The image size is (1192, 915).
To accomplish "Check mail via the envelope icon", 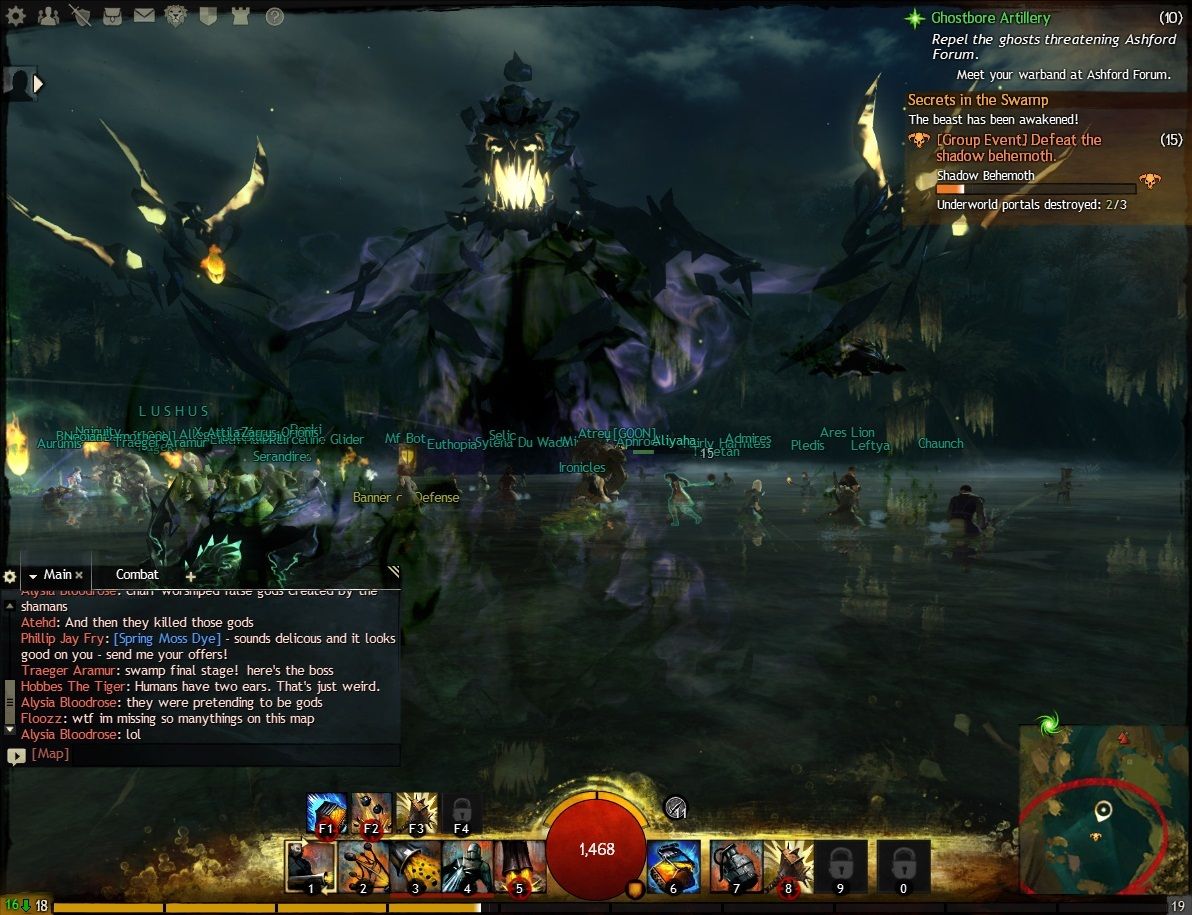I will 144,16.
